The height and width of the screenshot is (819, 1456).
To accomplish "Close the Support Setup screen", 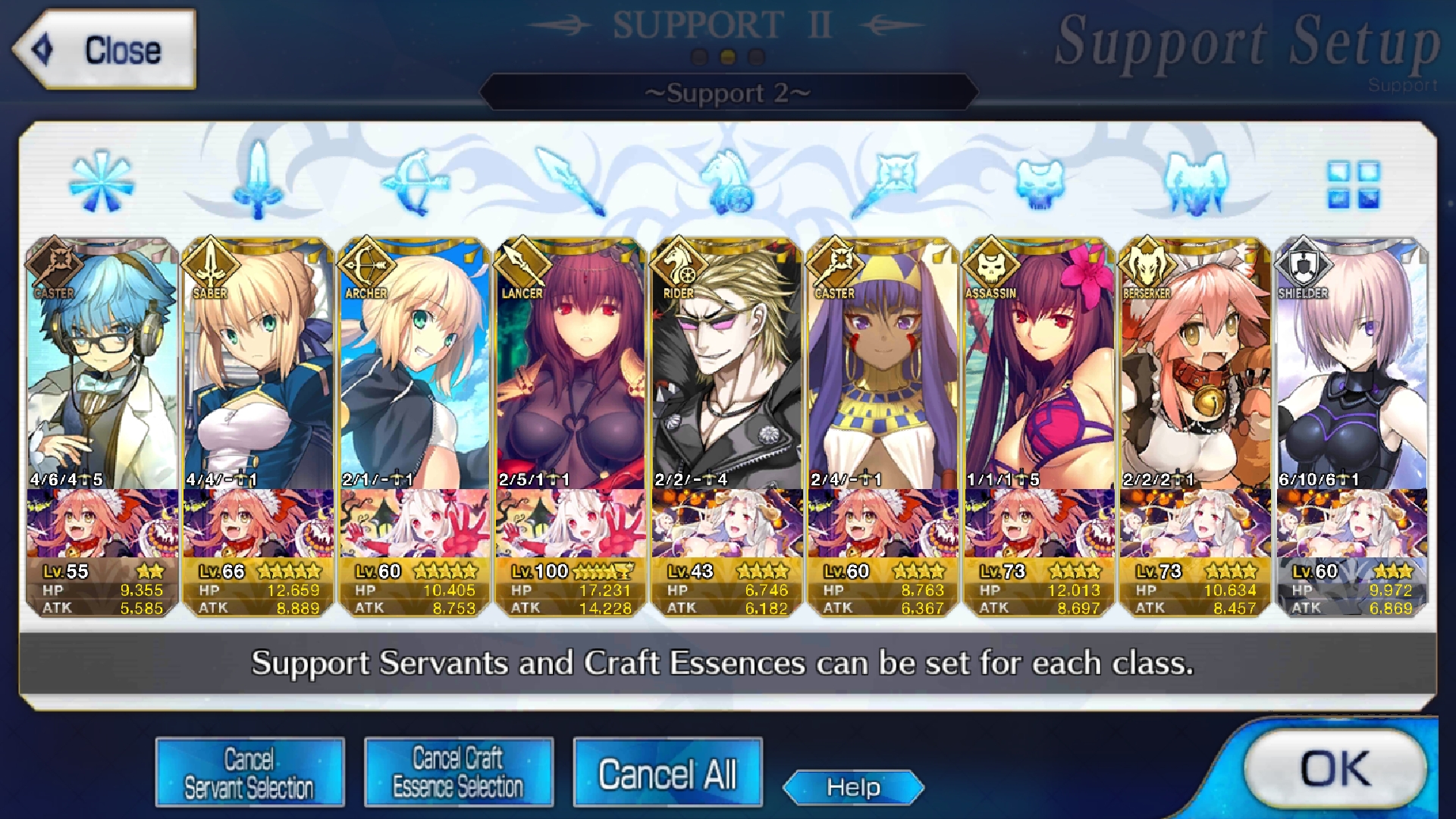I will pos(105,50).
